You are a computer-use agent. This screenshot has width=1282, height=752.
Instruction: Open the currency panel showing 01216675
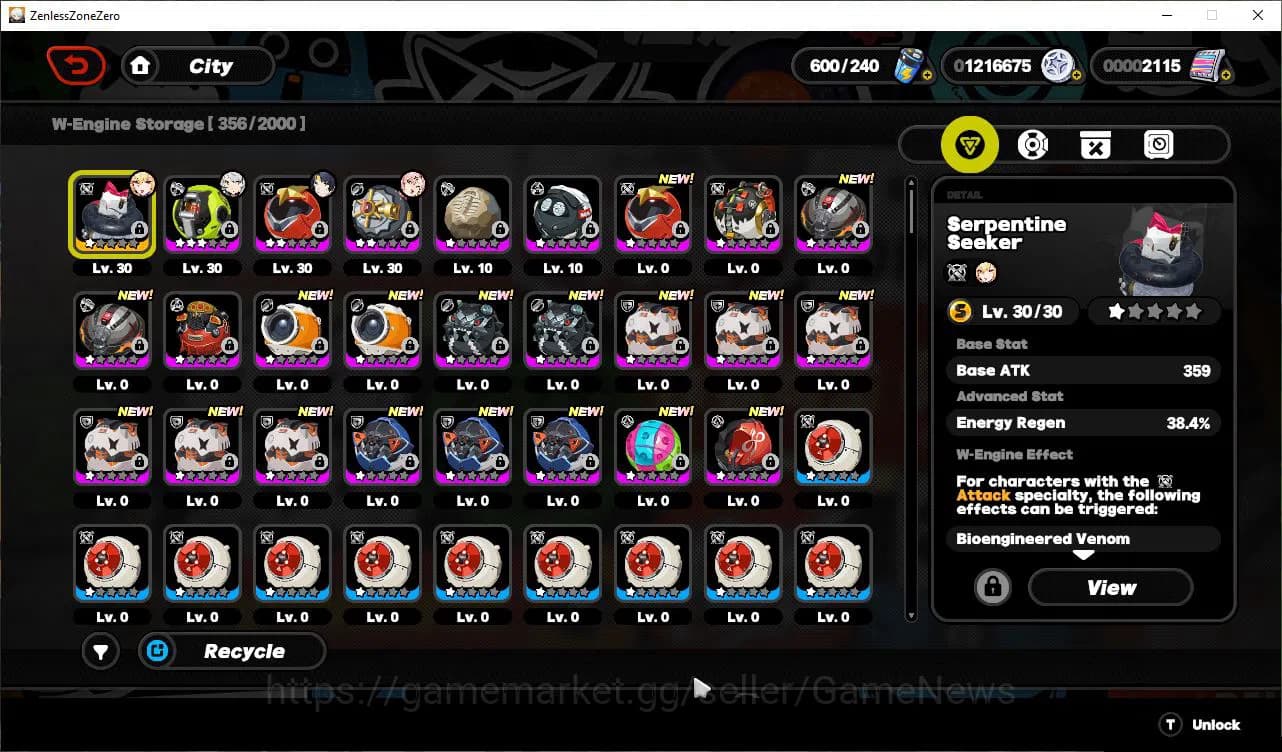click(x=1012, y=65)
